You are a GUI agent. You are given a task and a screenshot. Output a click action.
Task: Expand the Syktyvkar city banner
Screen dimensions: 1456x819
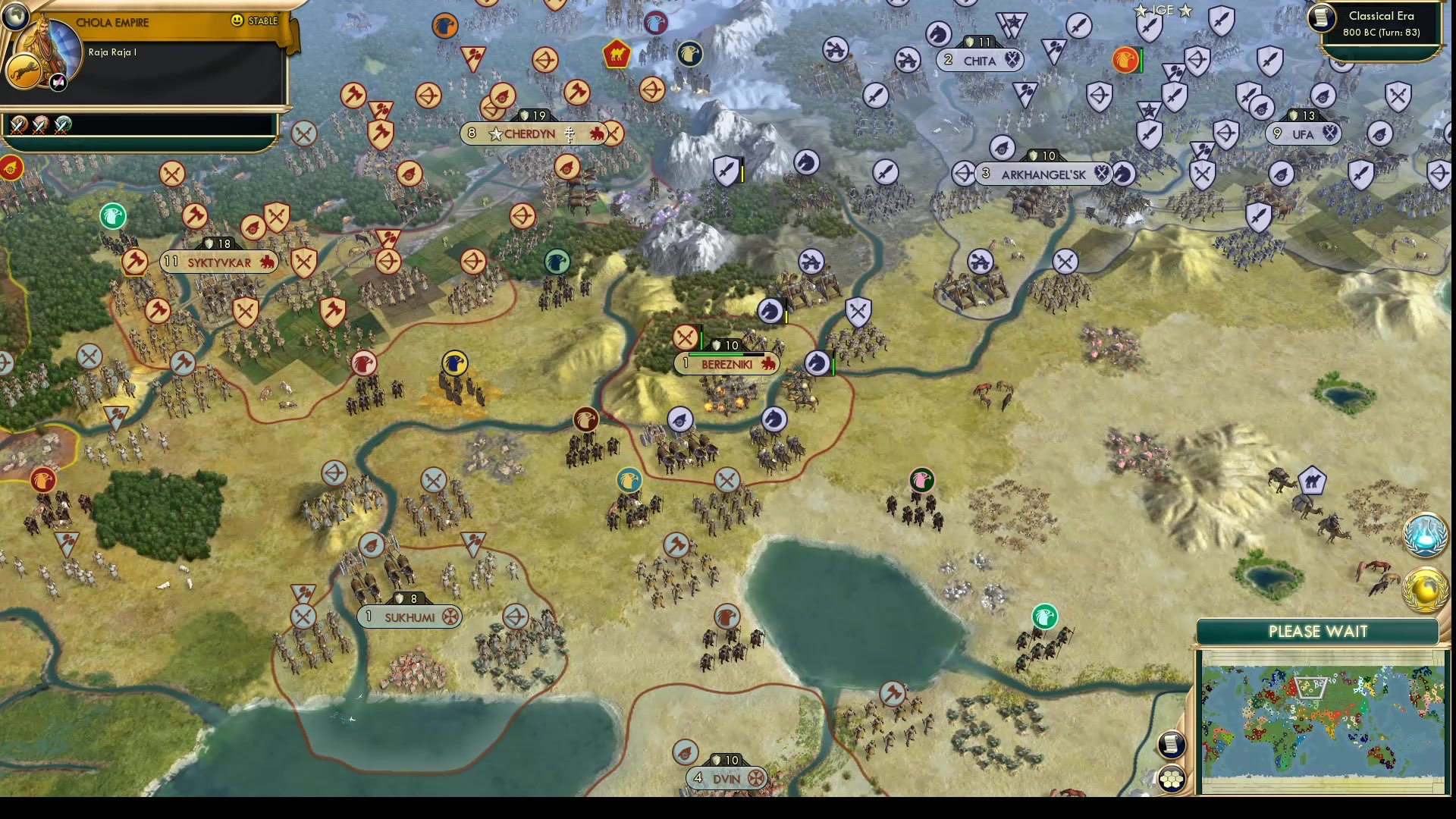(220, 261)
